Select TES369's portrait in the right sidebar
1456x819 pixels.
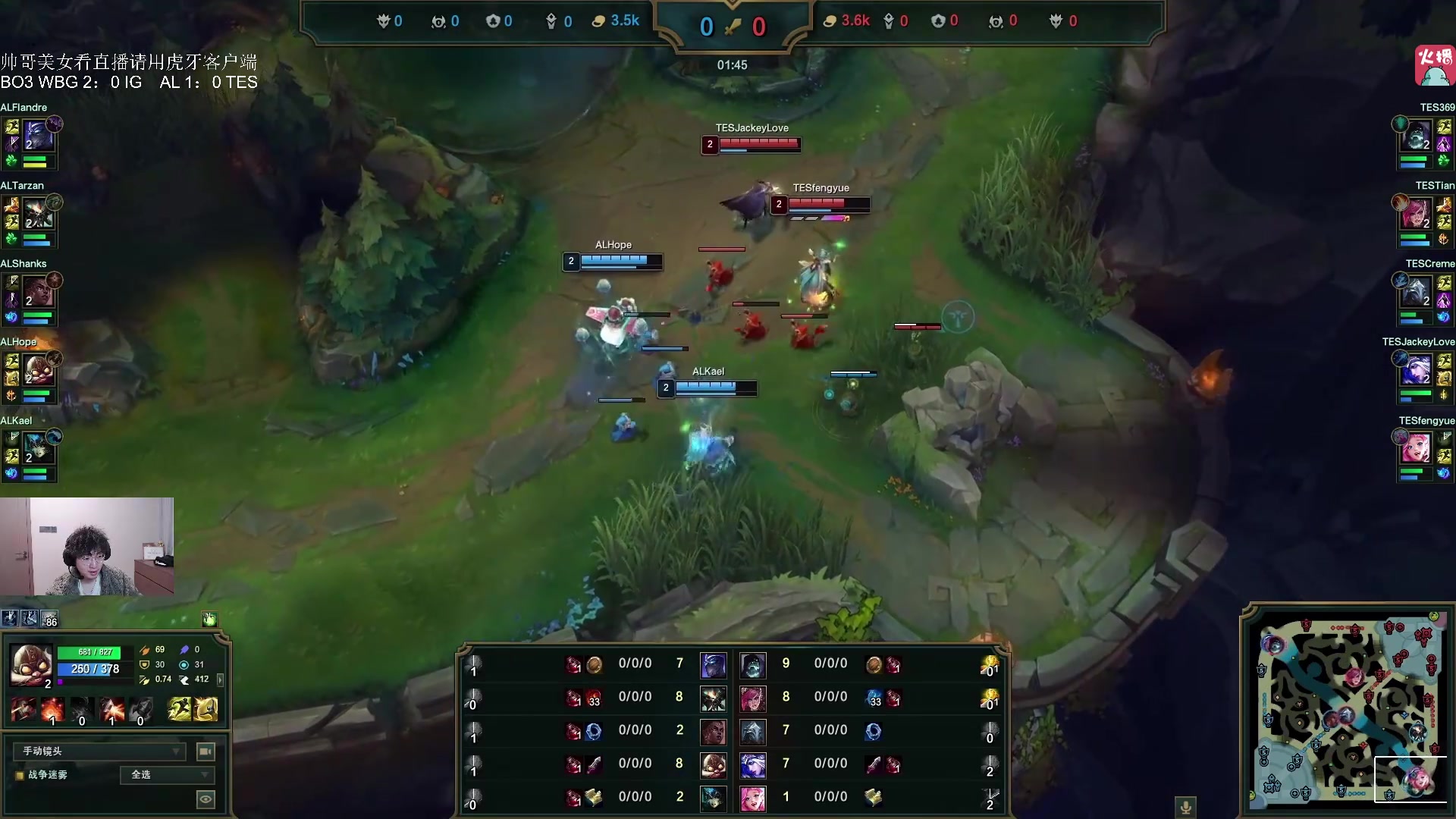click(1417, 136)
